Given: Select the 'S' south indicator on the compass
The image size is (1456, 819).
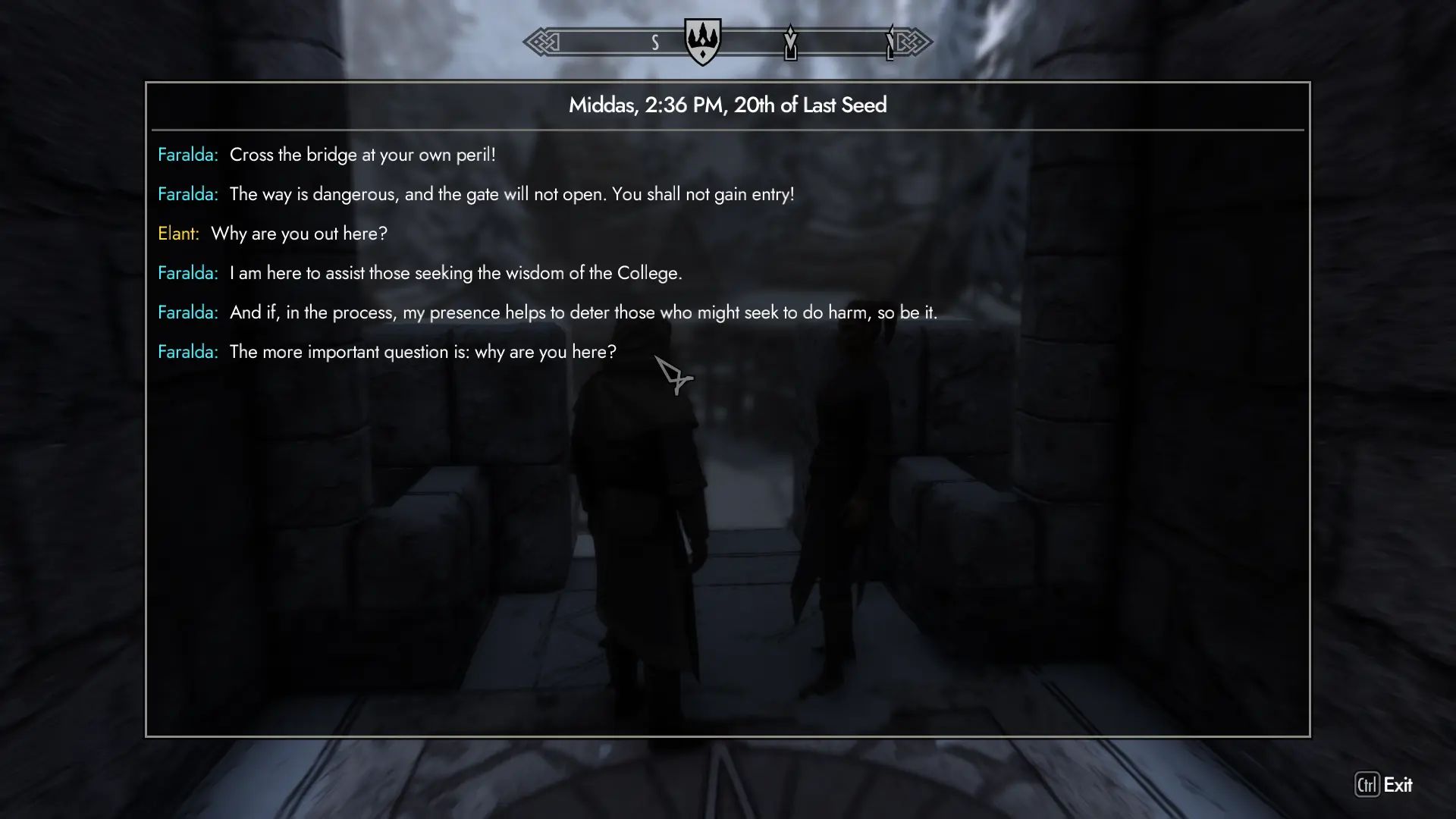Looking at the screenshot, I should pyautogui.click(x=655, y=43).
